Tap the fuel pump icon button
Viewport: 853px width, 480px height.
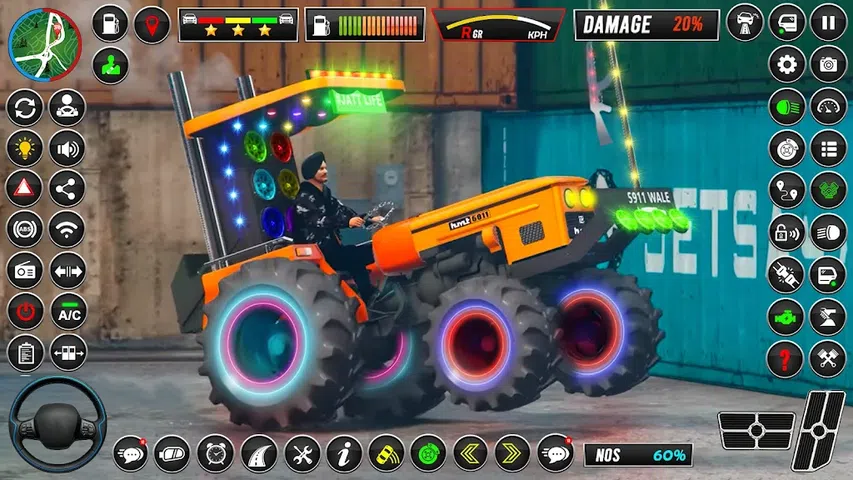coord(110,24)
